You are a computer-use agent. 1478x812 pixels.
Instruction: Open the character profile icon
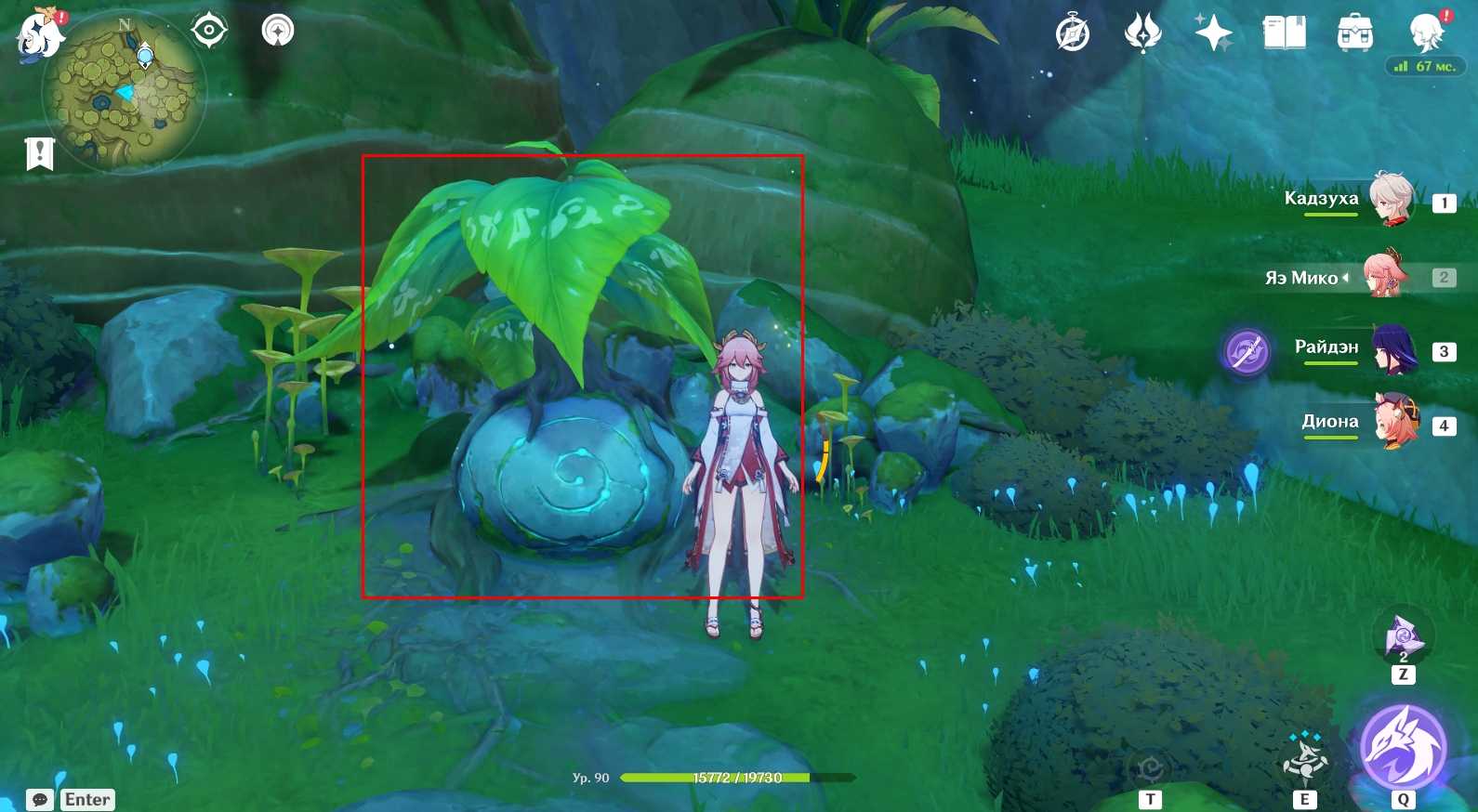pyautogui.click(x=1425, y=34)
